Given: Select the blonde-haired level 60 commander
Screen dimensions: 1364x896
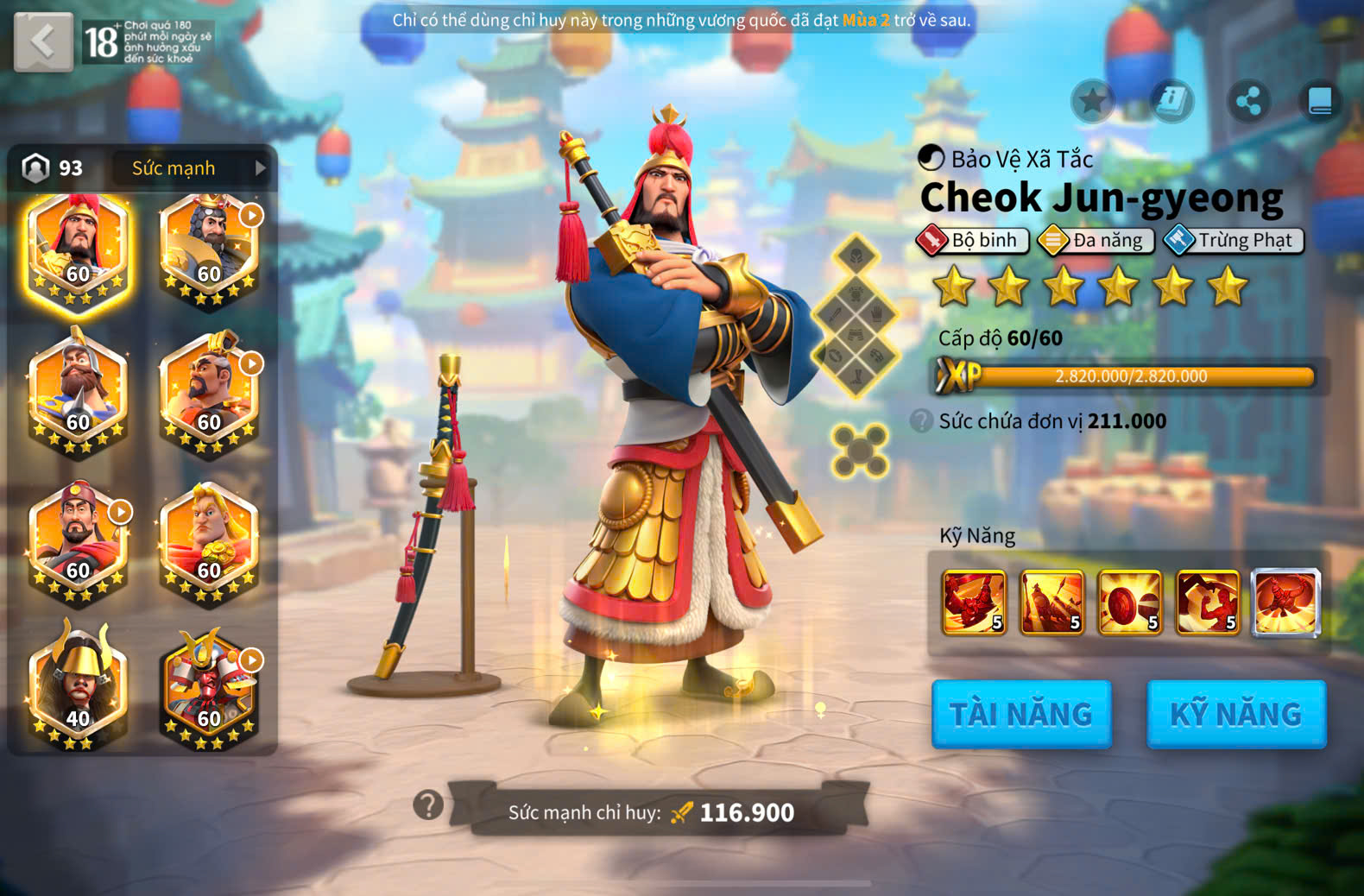Looking at the screenshot, I should (x=209, y=539).
